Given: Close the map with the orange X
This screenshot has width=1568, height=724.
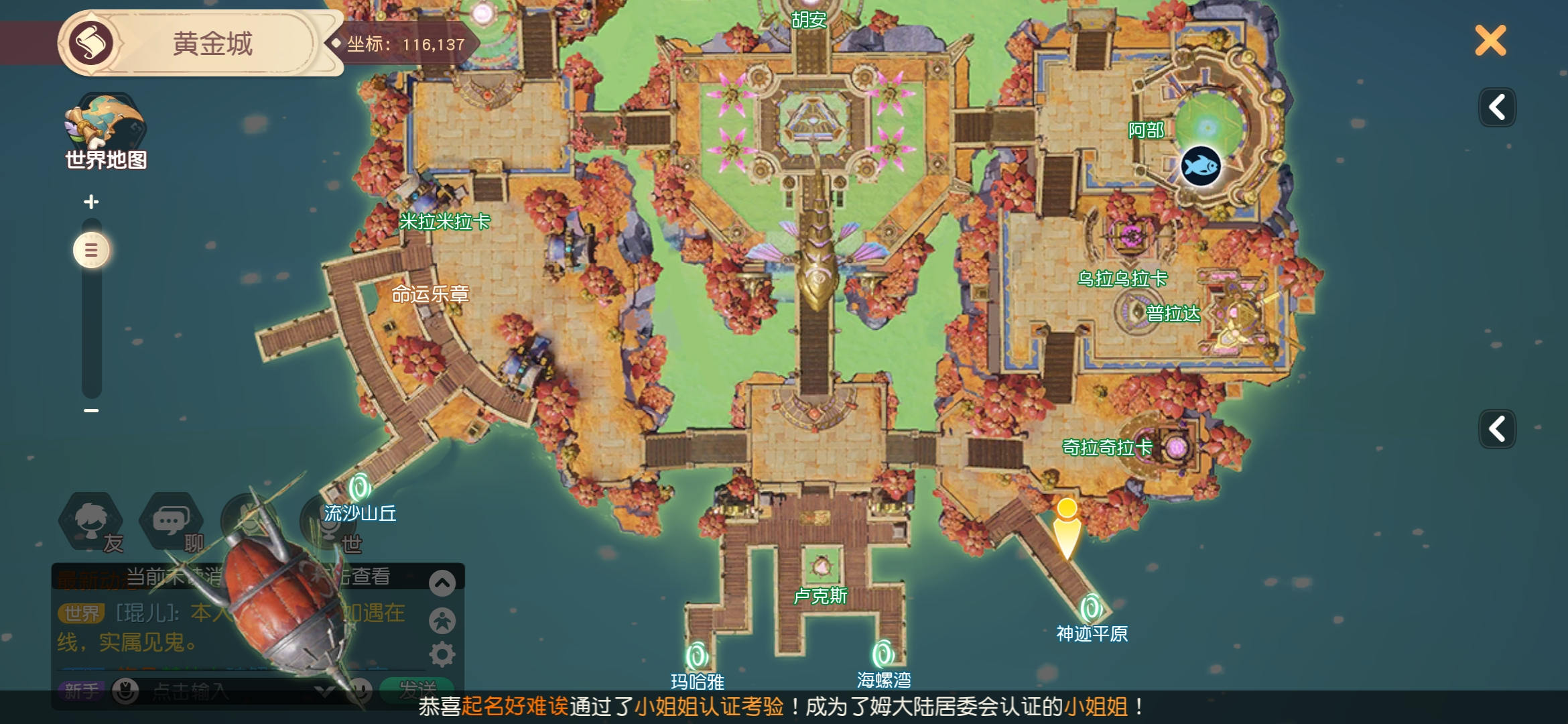Looking at the screenshot, I should tap(1490, 41).
